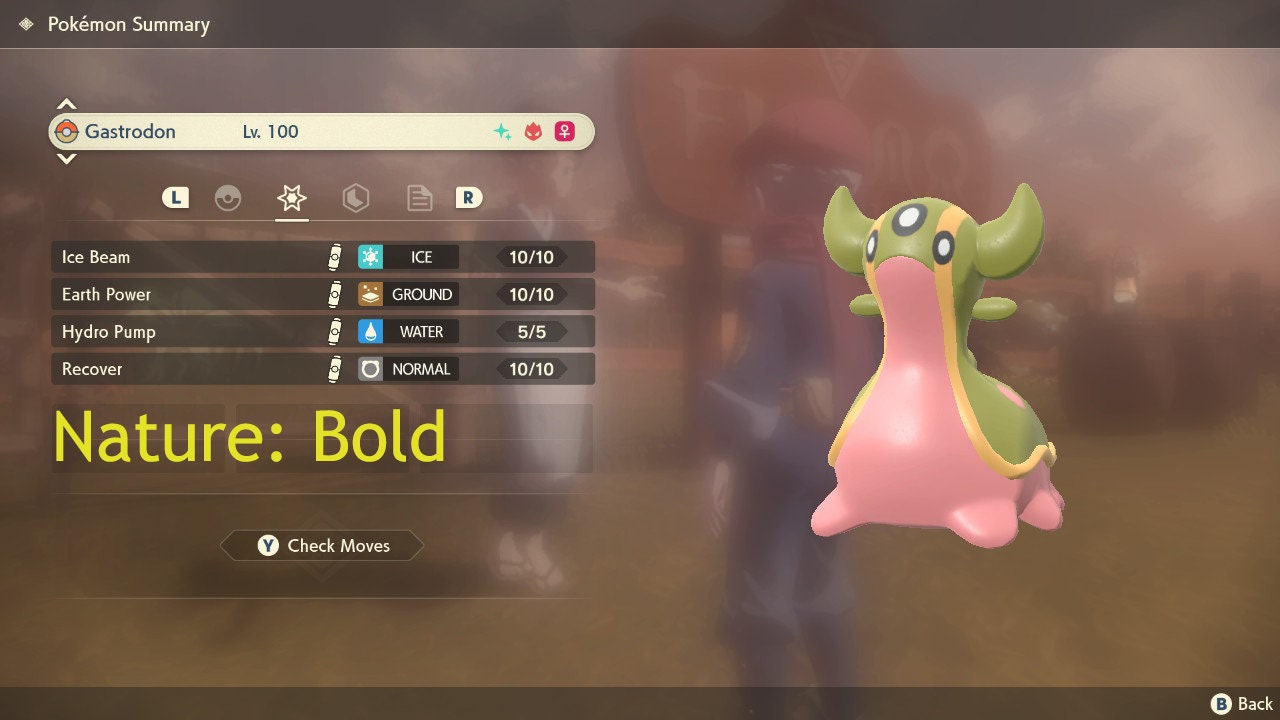Click the L shoulder button indicator
Viewport: 1280px width, 720px height.
[175, 198]
